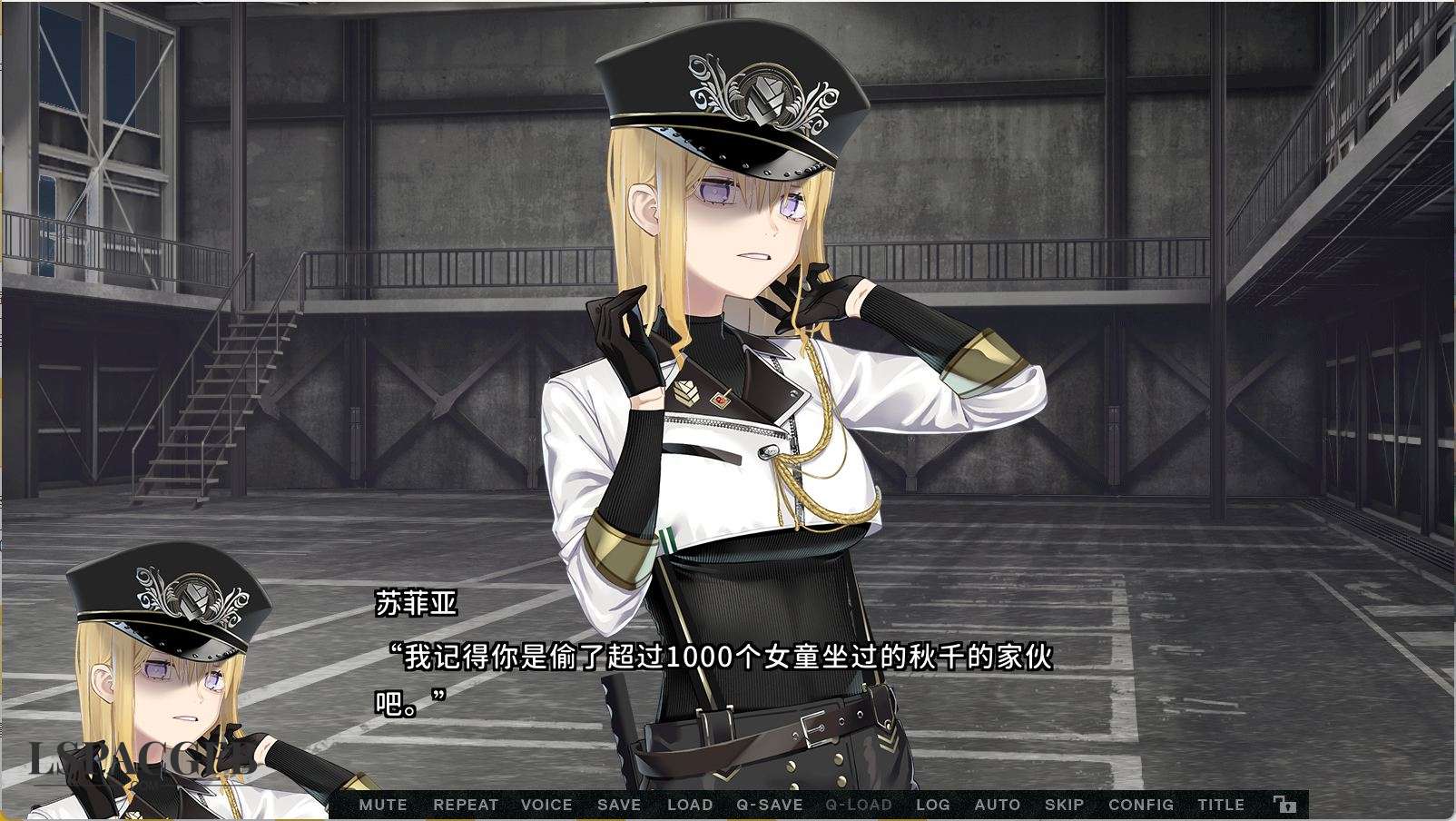1456x821 pixels.
Task: Repeat the last line with REPEAT
Action: tap(465, 805)
